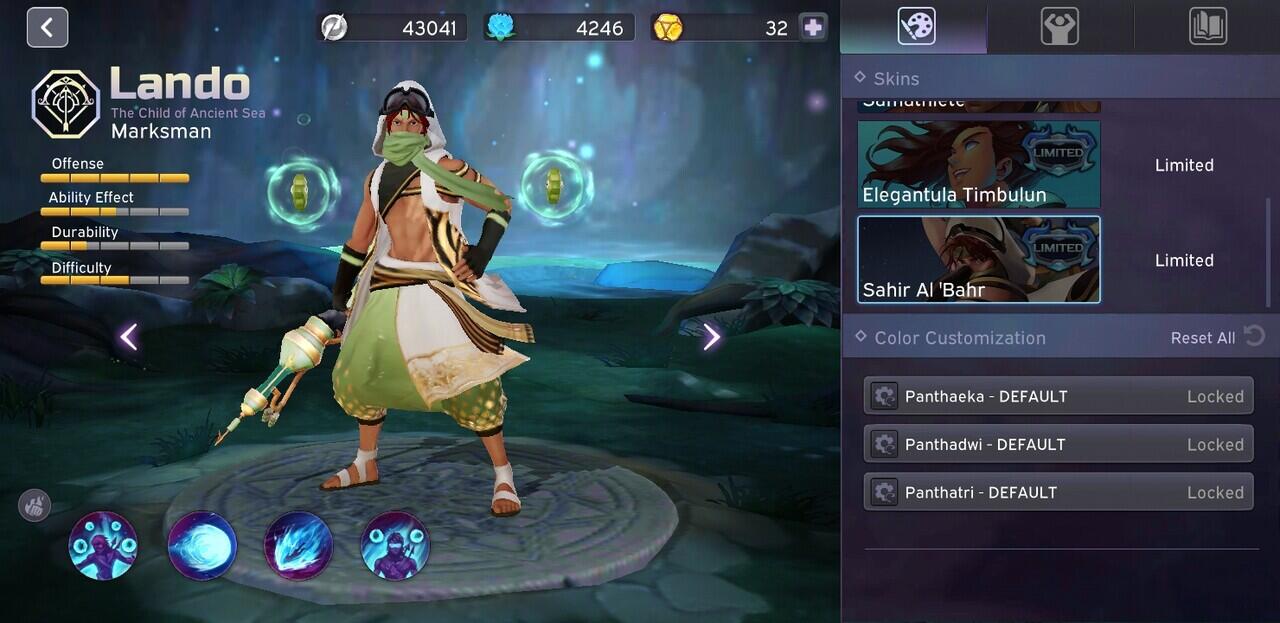Collapse the Skins section header
Screen dimensions: 1280x623
[896, 78]
